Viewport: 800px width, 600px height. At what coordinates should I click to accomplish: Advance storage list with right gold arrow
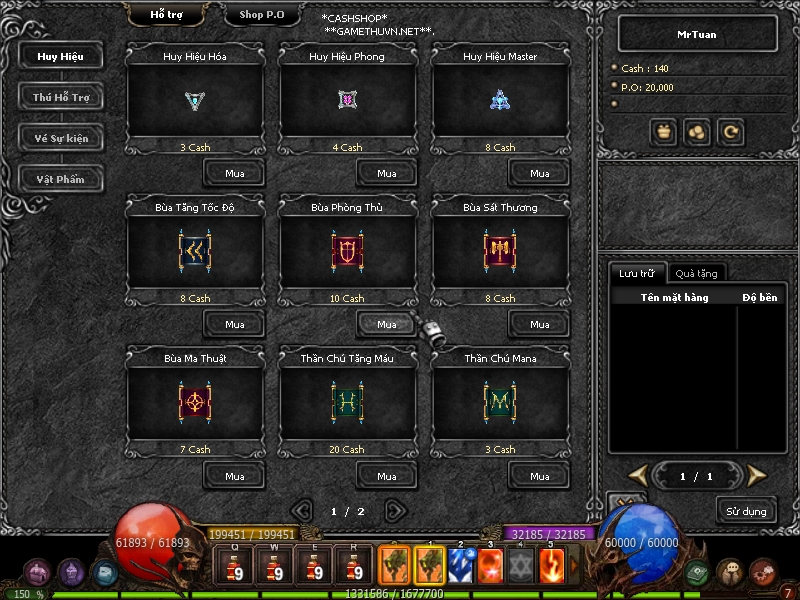[756, 475]
